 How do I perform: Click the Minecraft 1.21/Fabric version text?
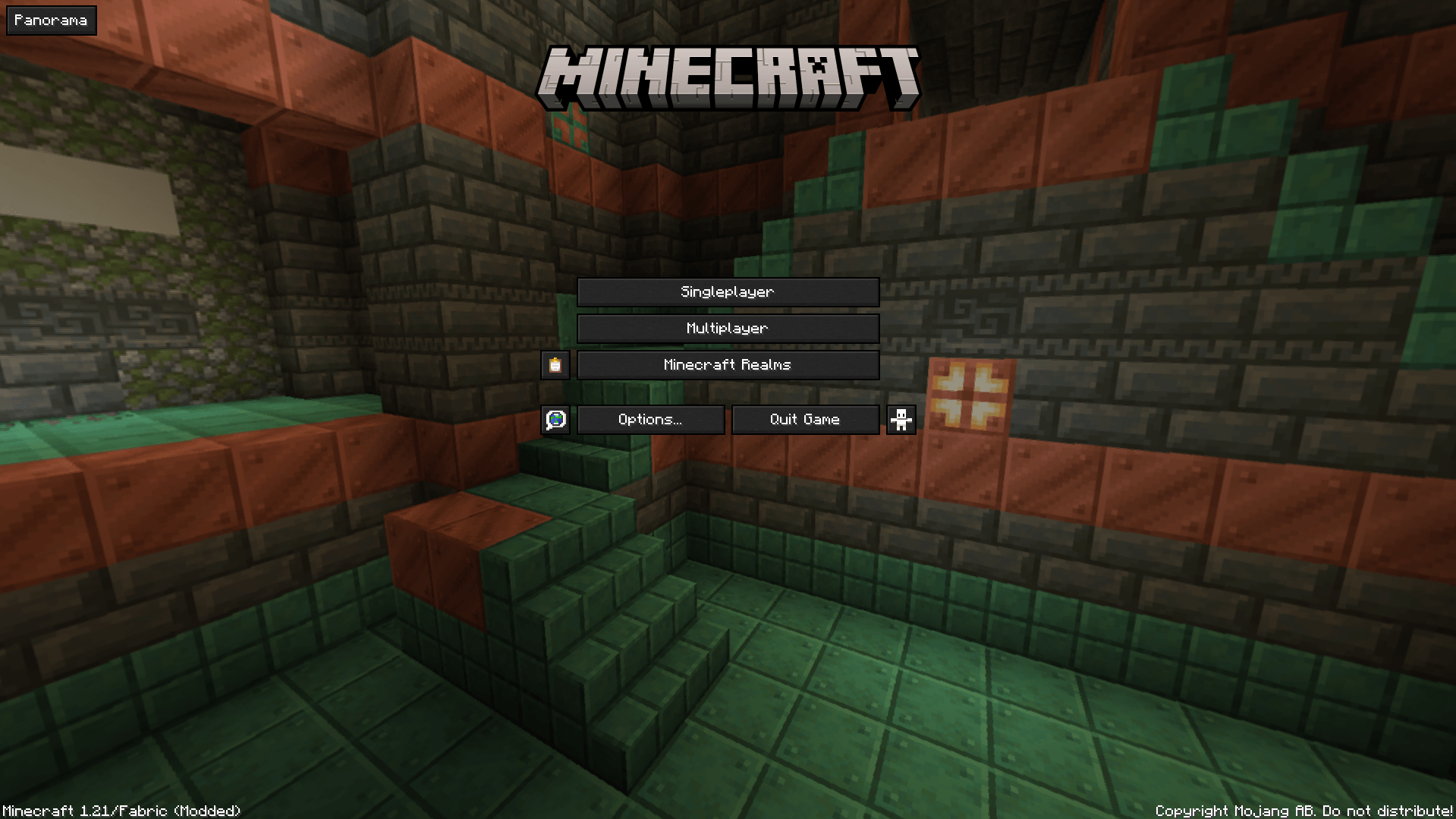pos(120,810)
